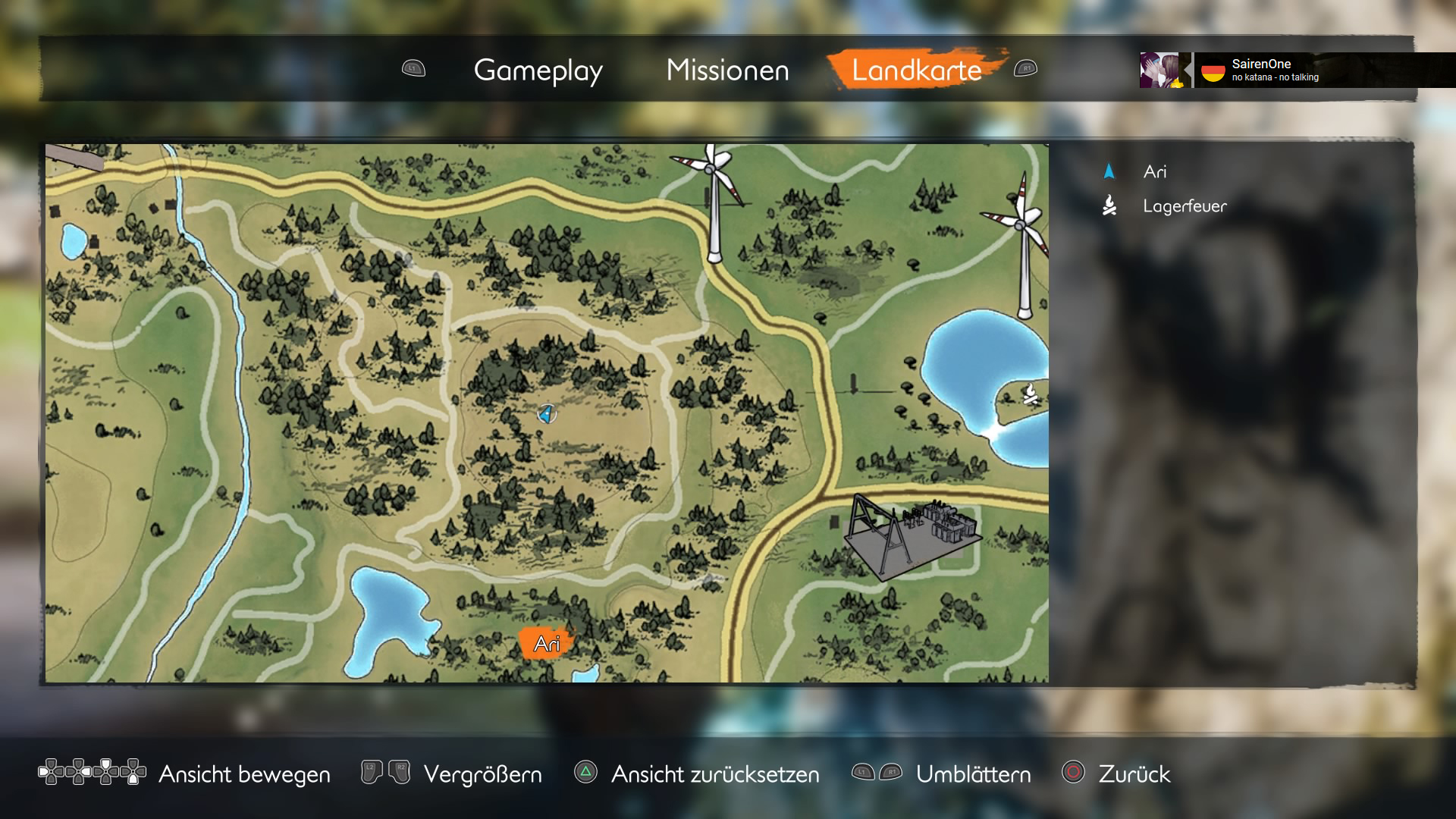The height and width of the screenshot is (819, 1456).
Task: Click the blue player arrow marker on the map
Action: click(x=546, y=413)
